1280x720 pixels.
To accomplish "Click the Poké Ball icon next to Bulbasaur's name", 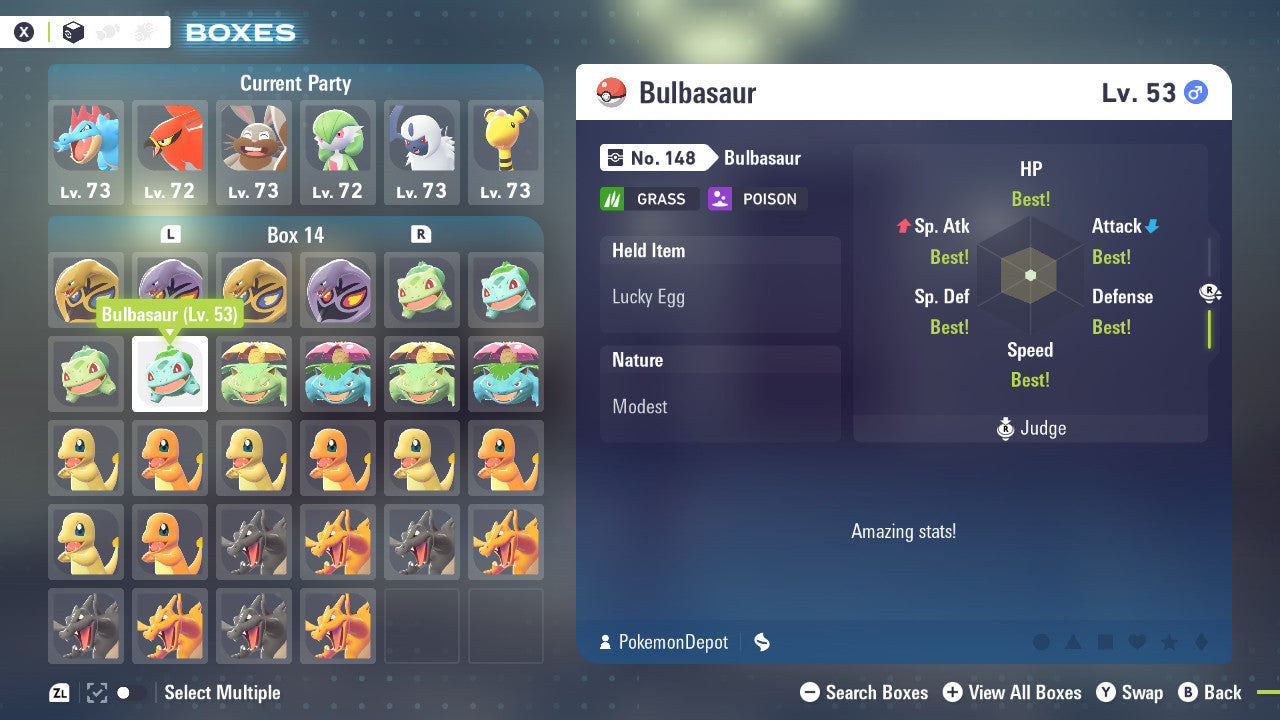I will (611, 92).
